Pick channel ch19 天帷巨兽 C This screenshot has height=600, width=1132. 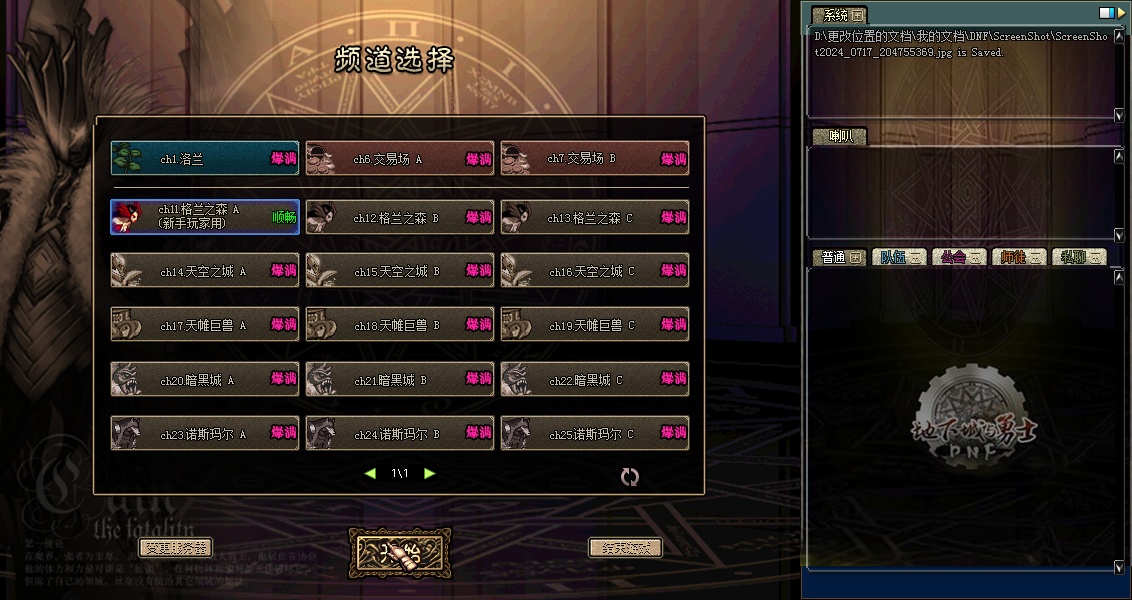click(x=594, y=325)
